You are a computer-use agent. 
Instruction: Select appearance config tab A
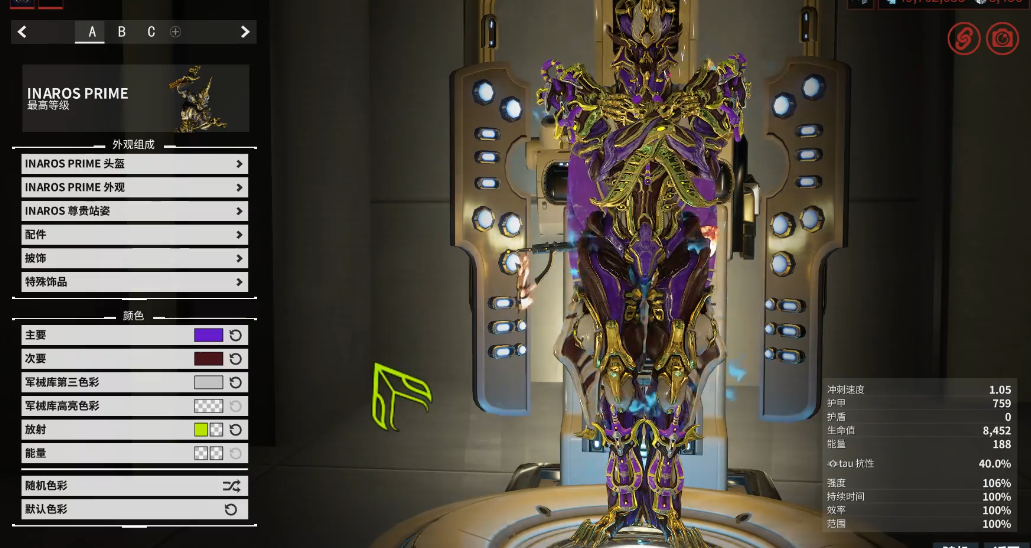click(92, 32)
